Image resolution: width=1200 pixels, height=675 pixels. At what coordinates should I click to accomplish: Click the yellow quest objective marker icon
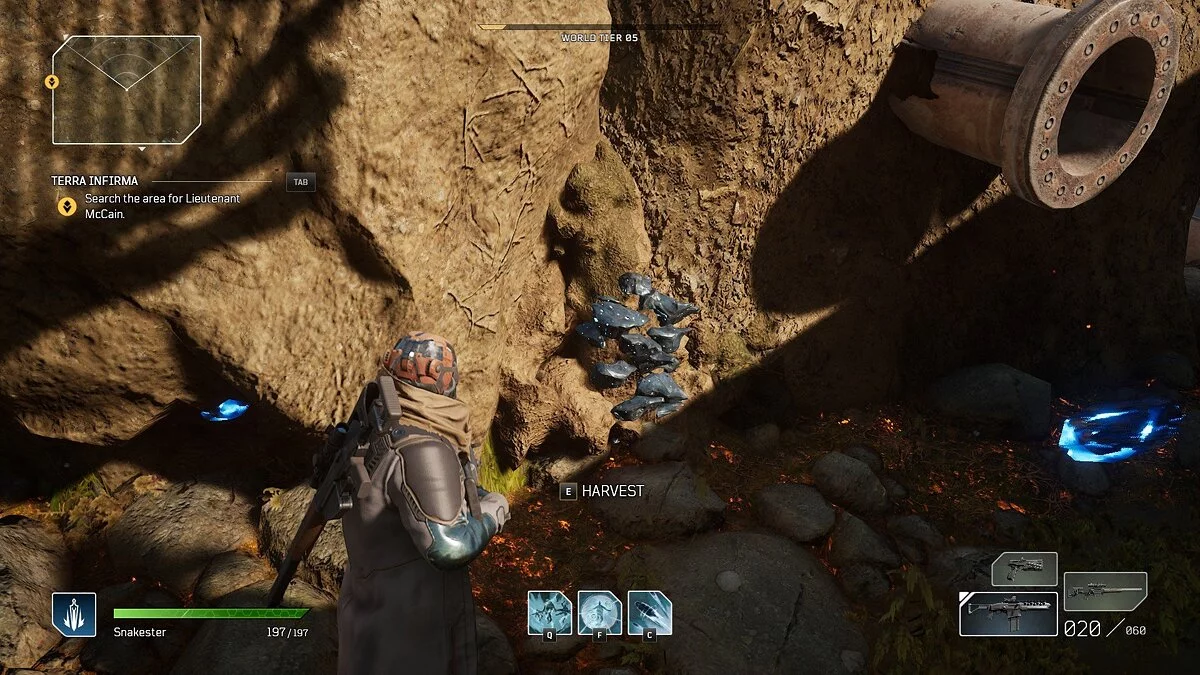66,206
